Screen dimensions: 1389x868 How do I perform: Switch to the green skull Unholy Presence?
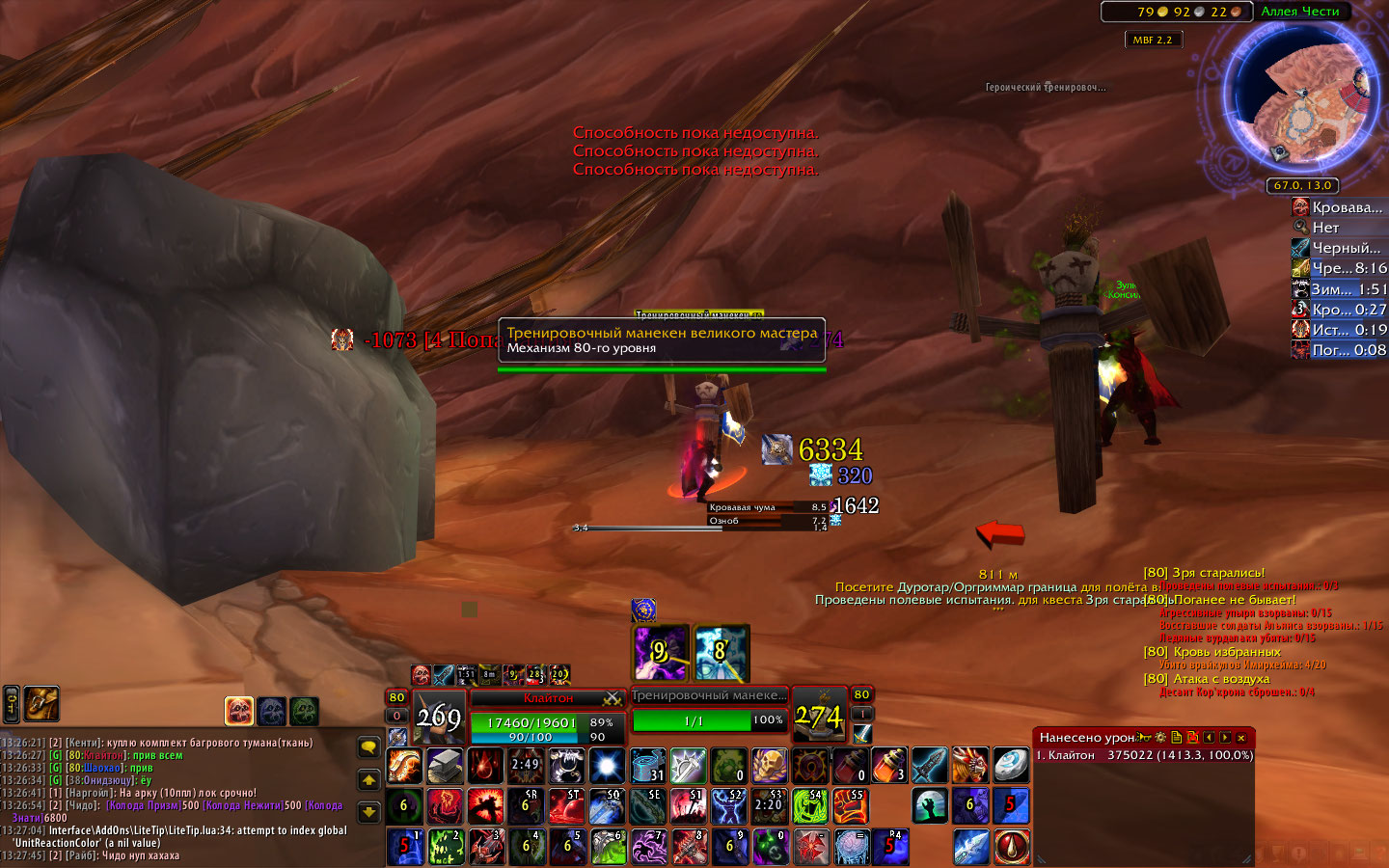pyautogui.click(x=304, y=711)
